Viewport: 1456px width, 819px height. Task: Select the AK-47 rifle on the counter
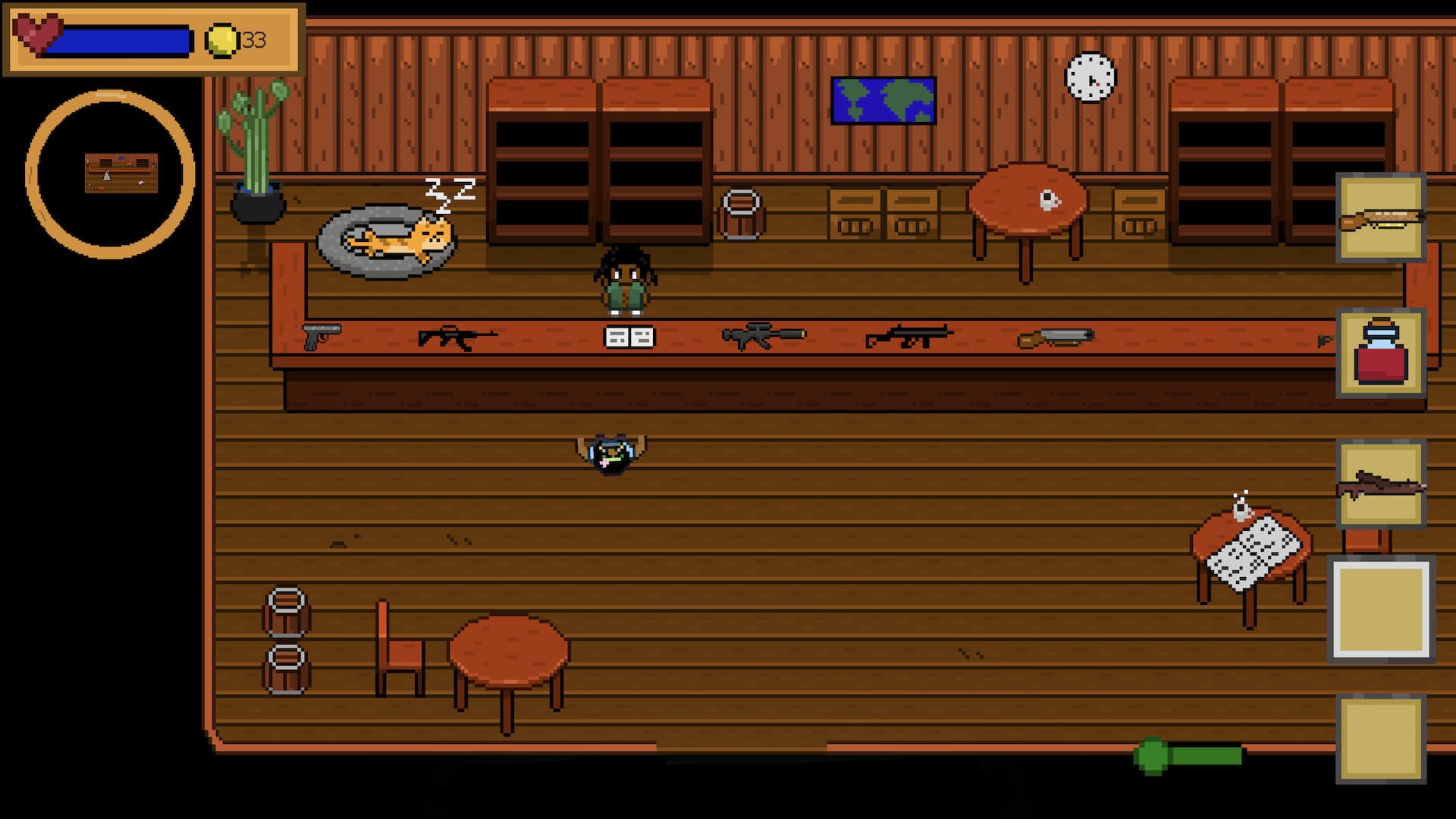click(x=451, y=339)
